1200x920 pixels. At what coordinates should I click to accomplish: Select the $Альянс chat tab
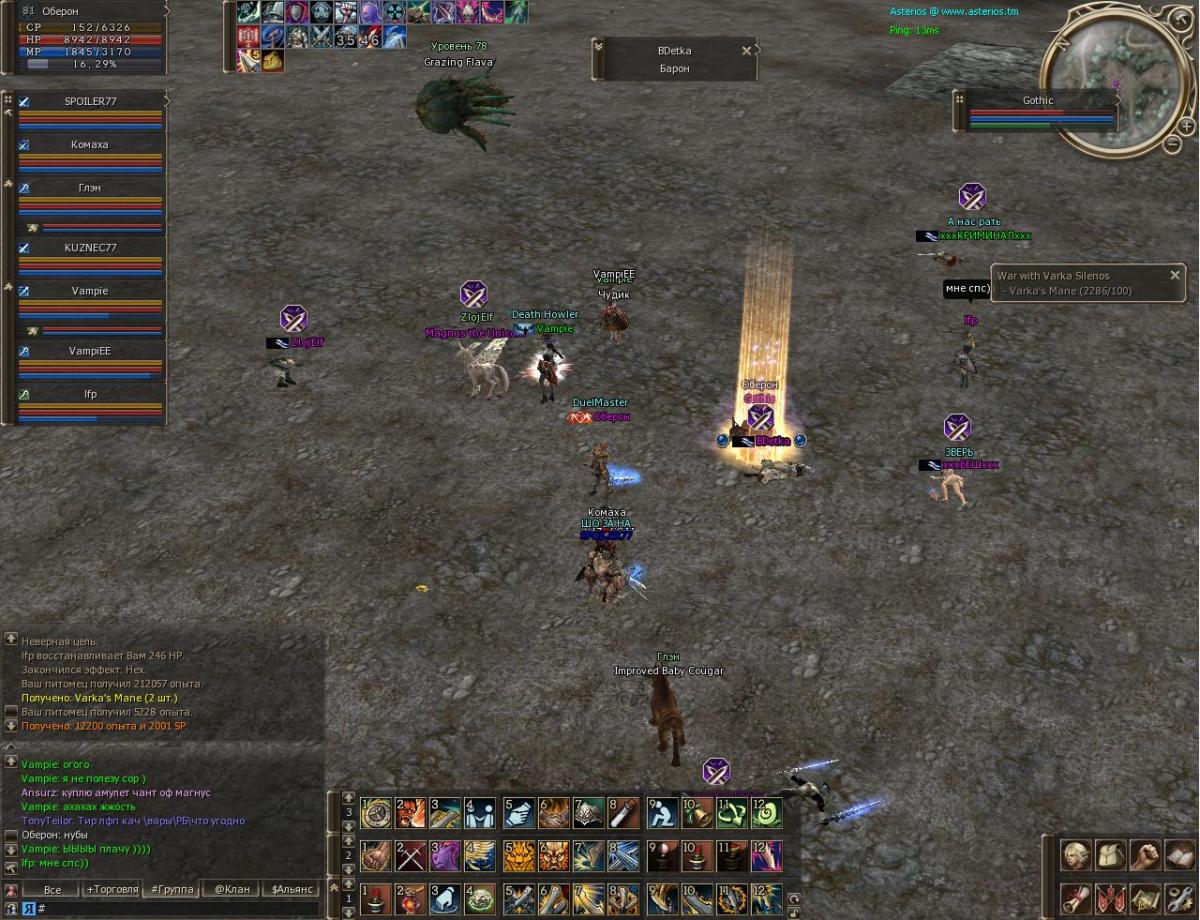292,889
